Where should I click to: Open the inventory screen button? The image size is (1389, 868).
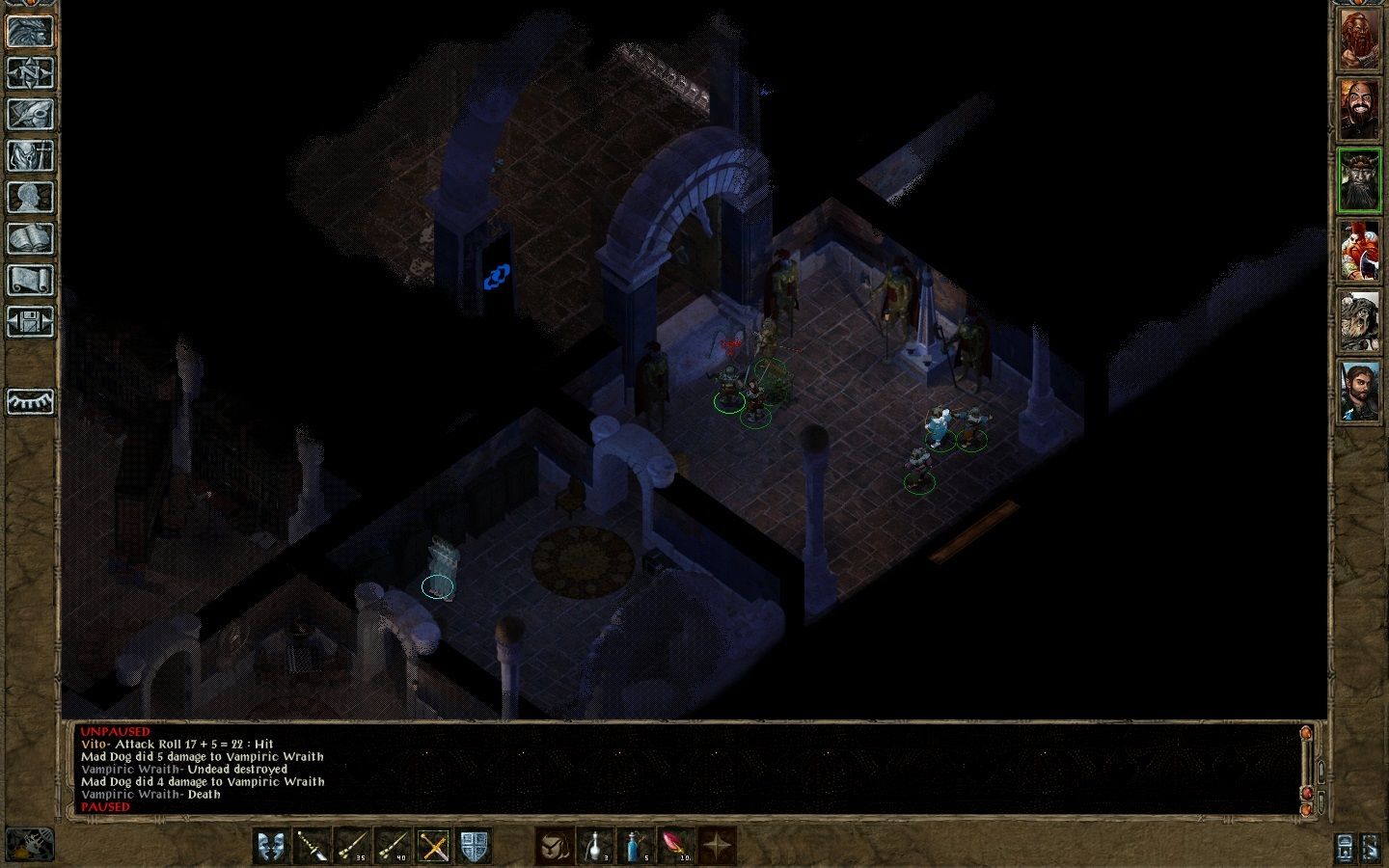(x=30, y=155)
